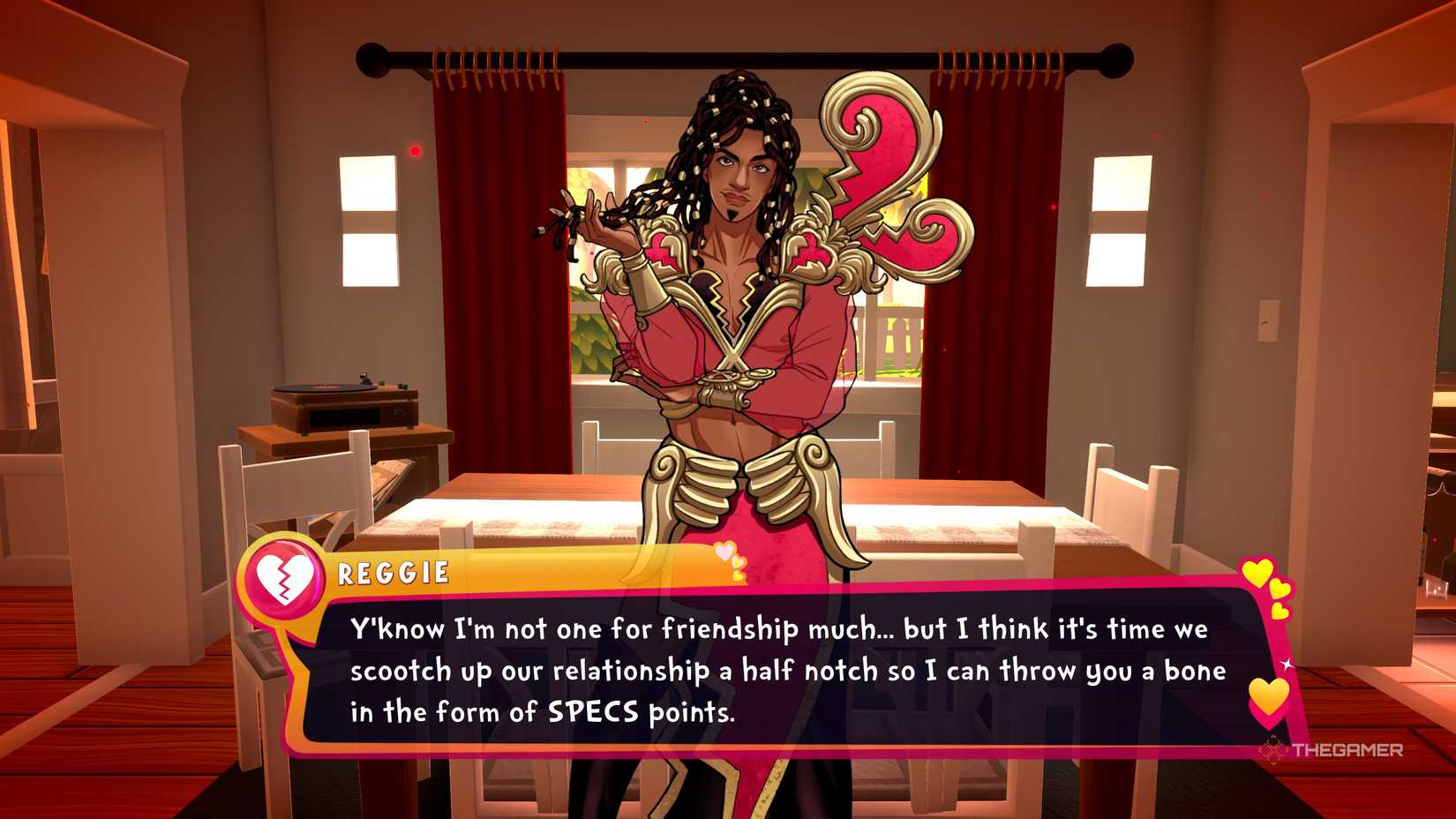
Task: Select the broken heart icon beside Reggie's name
Action: pos(284,578)
